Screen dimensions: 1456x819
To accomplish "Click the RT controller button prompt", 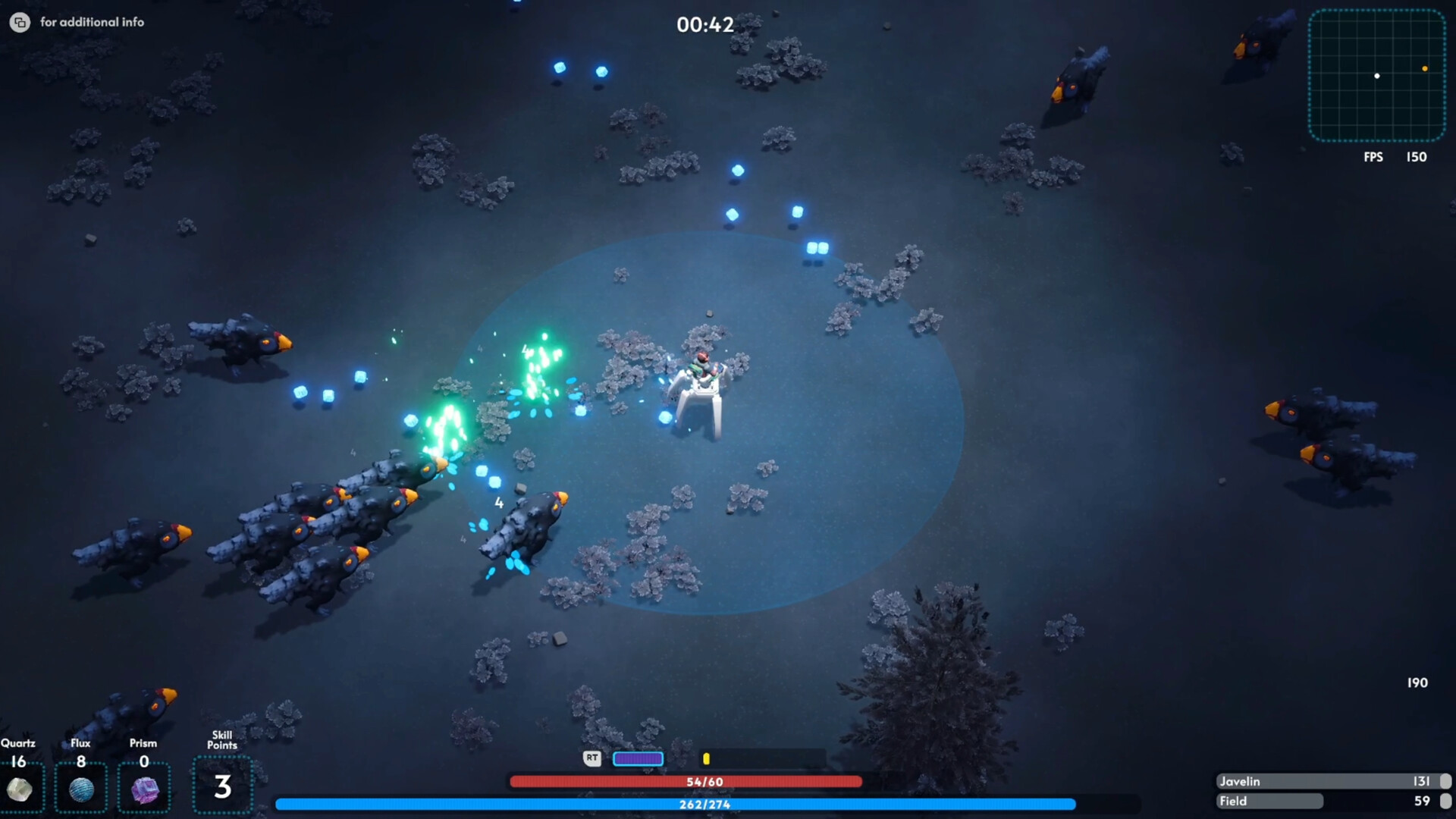I will tap(591, 758).
